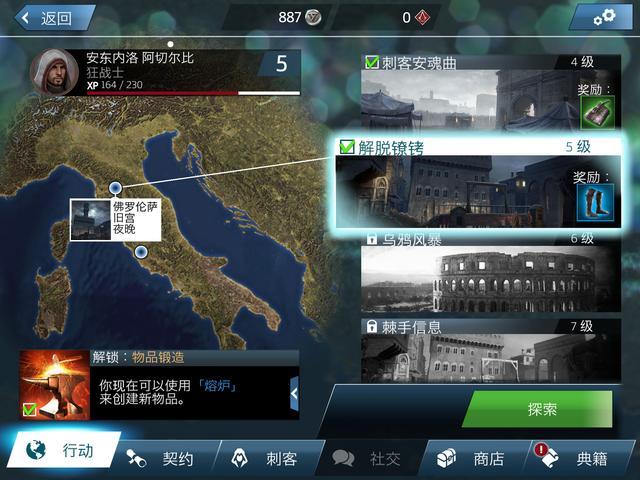Open the 典籍 codex tab
Image resolution: width=640 pixels, height=480 pixels.
pyautogui.click(x=578, y=459)
